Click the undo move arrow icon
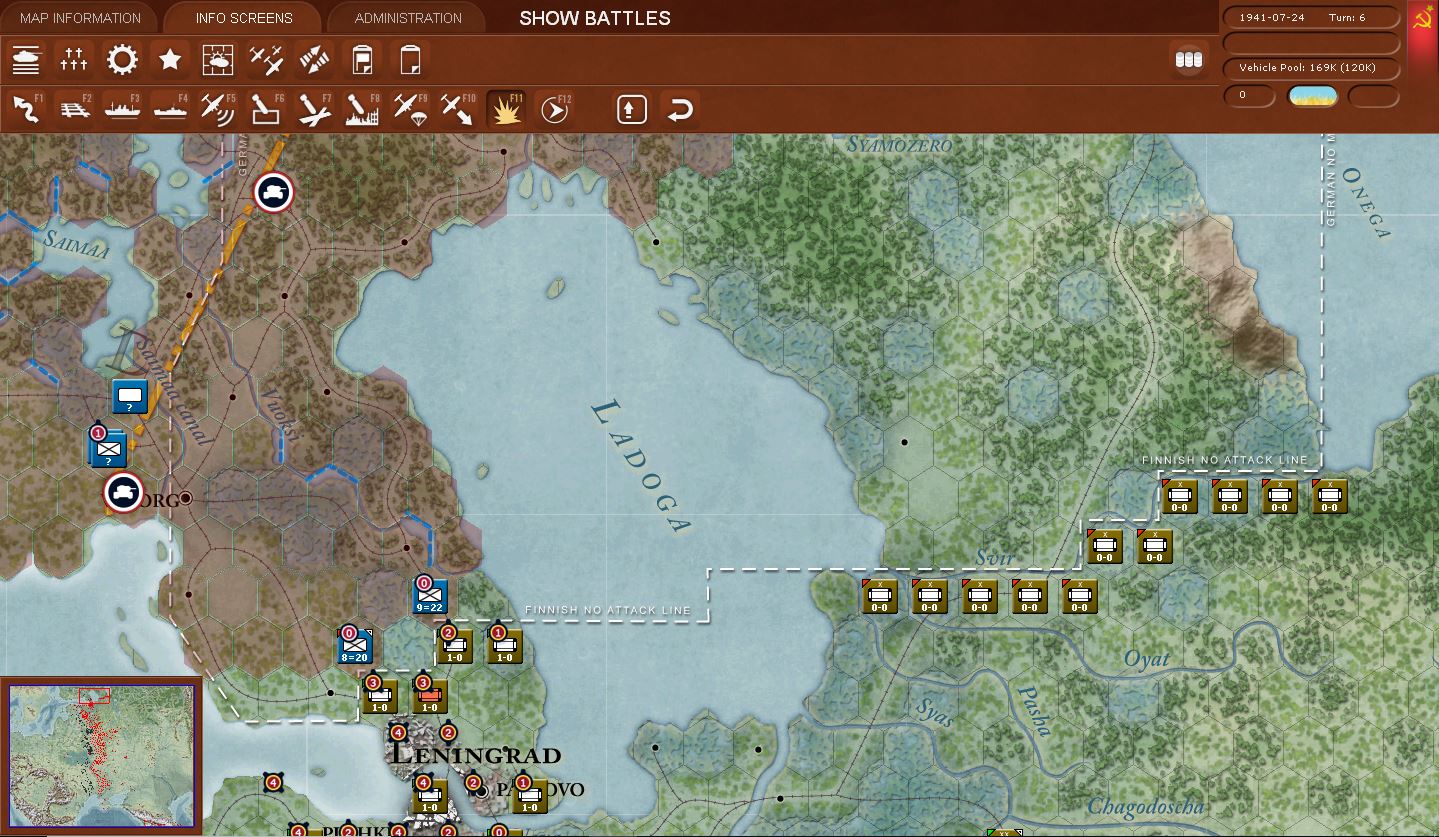This screenshot has width=1439, height=837. click(681, 109)
